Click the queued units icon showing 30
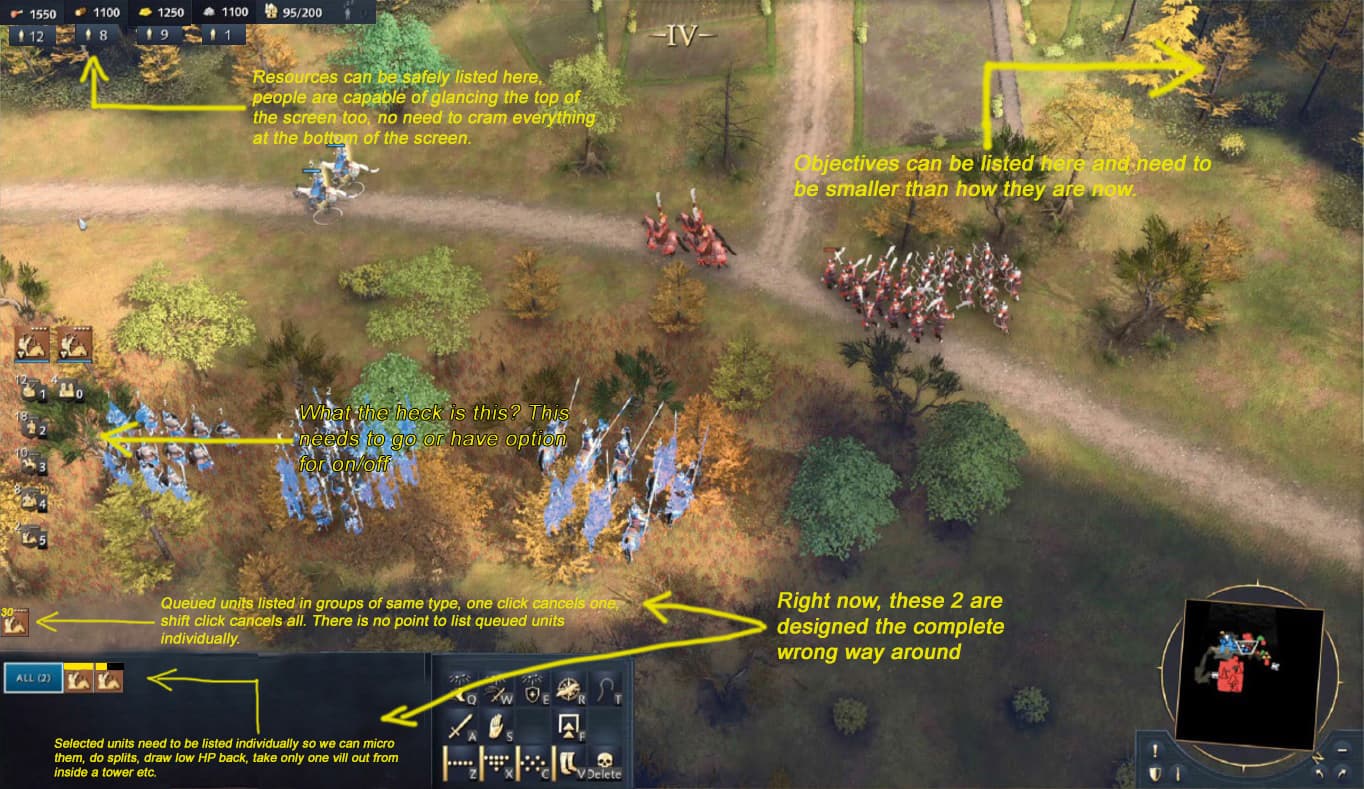1364x789 pixels. (18, 620)
